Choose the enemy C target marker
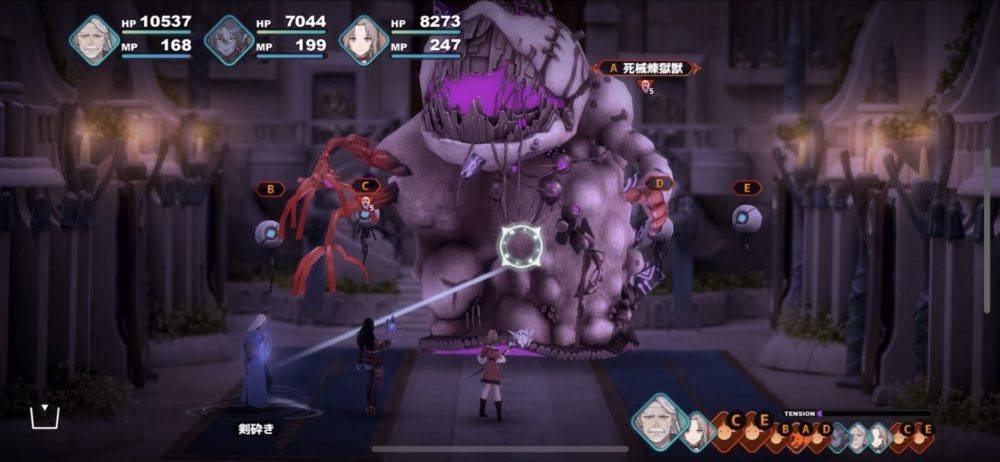This screenshot has height=462, width=1000. (366, 186)
